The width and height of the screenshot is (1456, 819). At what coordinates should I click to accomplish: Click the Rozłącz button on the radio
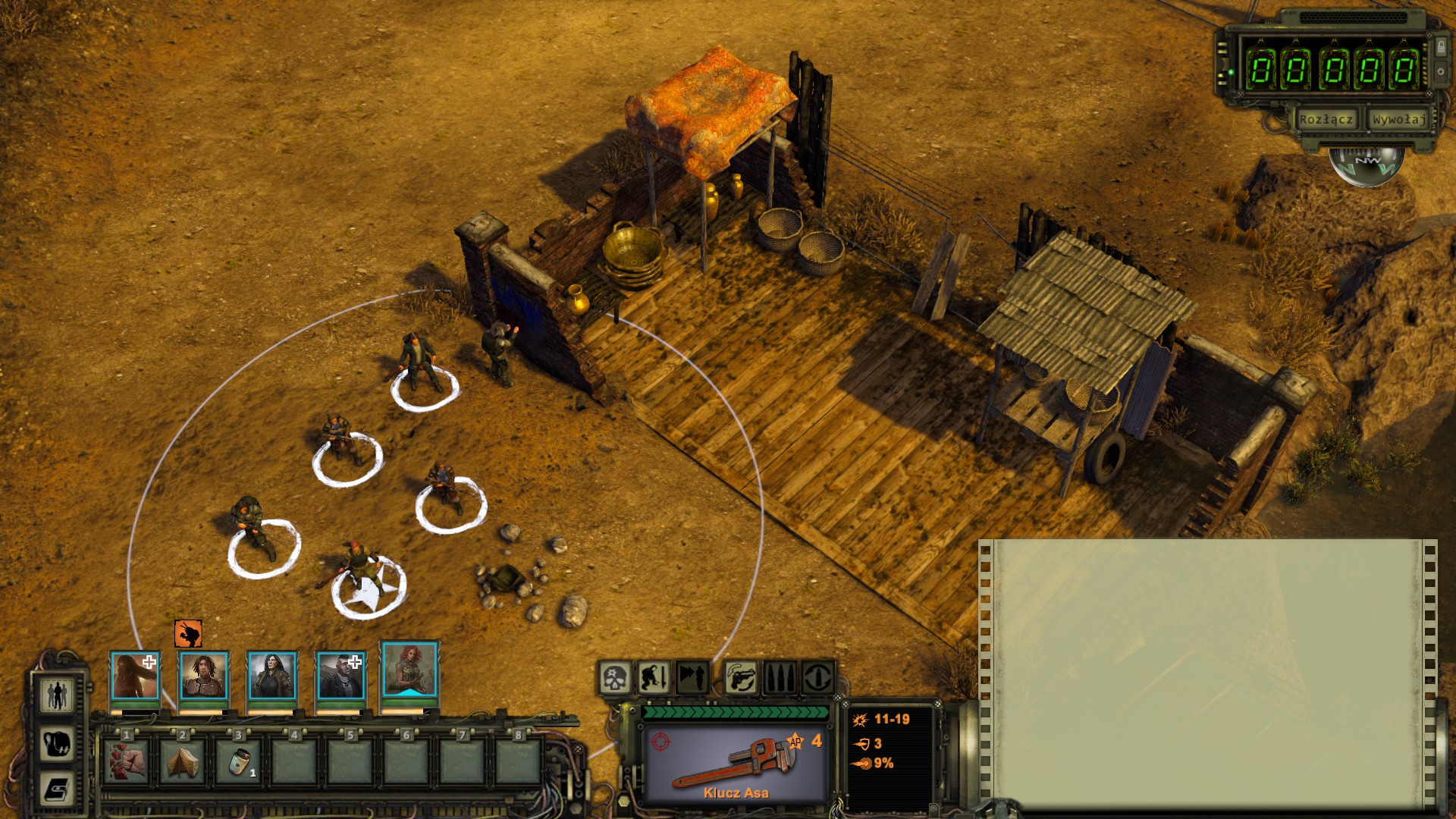tap(1326, 120)
